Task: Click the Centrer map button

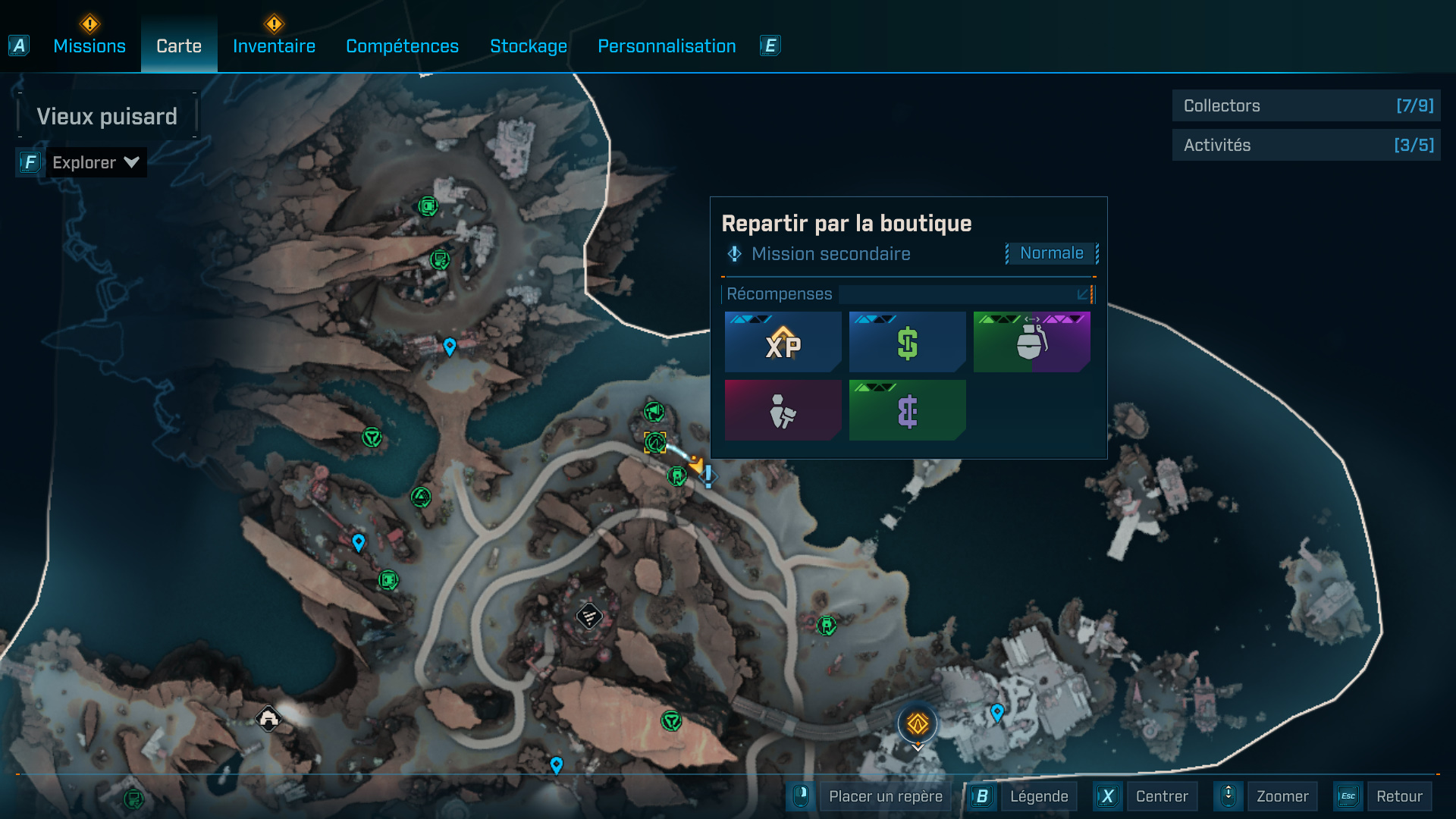Action: pos(1161,796)
